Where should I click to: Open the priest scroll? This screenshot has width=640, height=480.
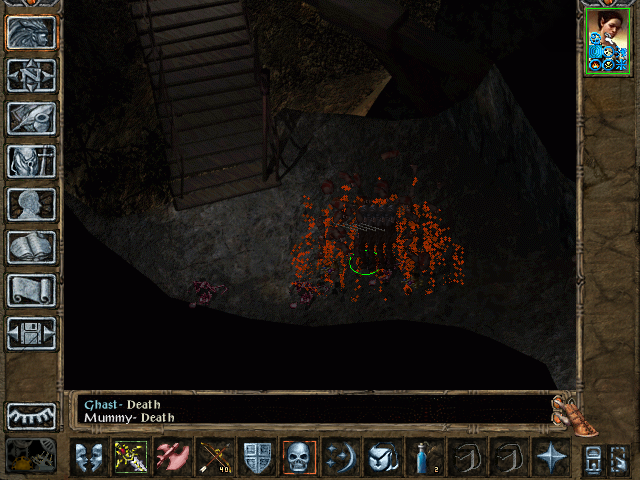click(x=31, y=290)
